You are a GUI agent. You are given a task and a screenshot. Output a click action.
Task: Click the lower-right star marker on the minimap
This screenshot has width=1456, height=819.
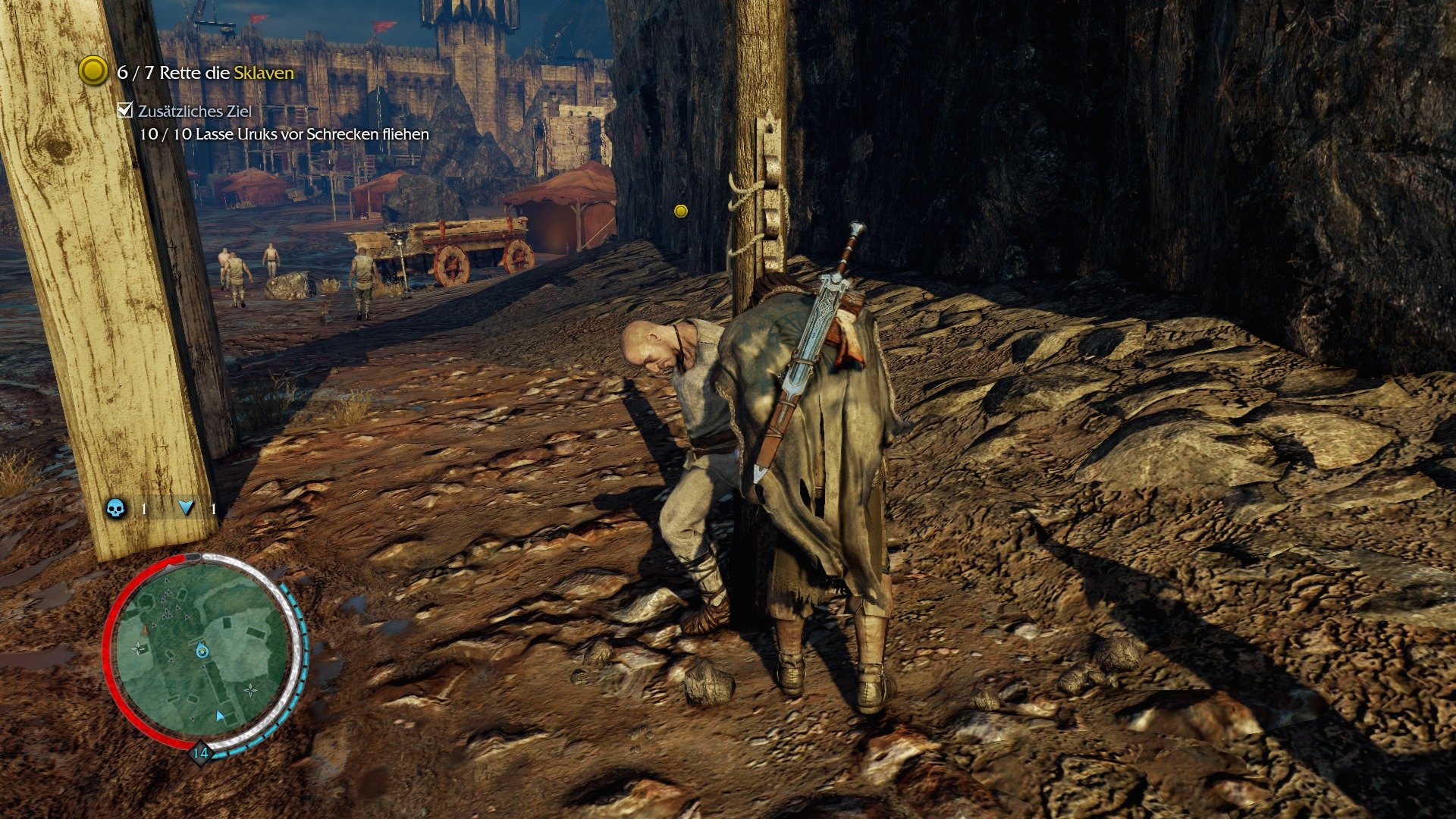pos(250,690)
